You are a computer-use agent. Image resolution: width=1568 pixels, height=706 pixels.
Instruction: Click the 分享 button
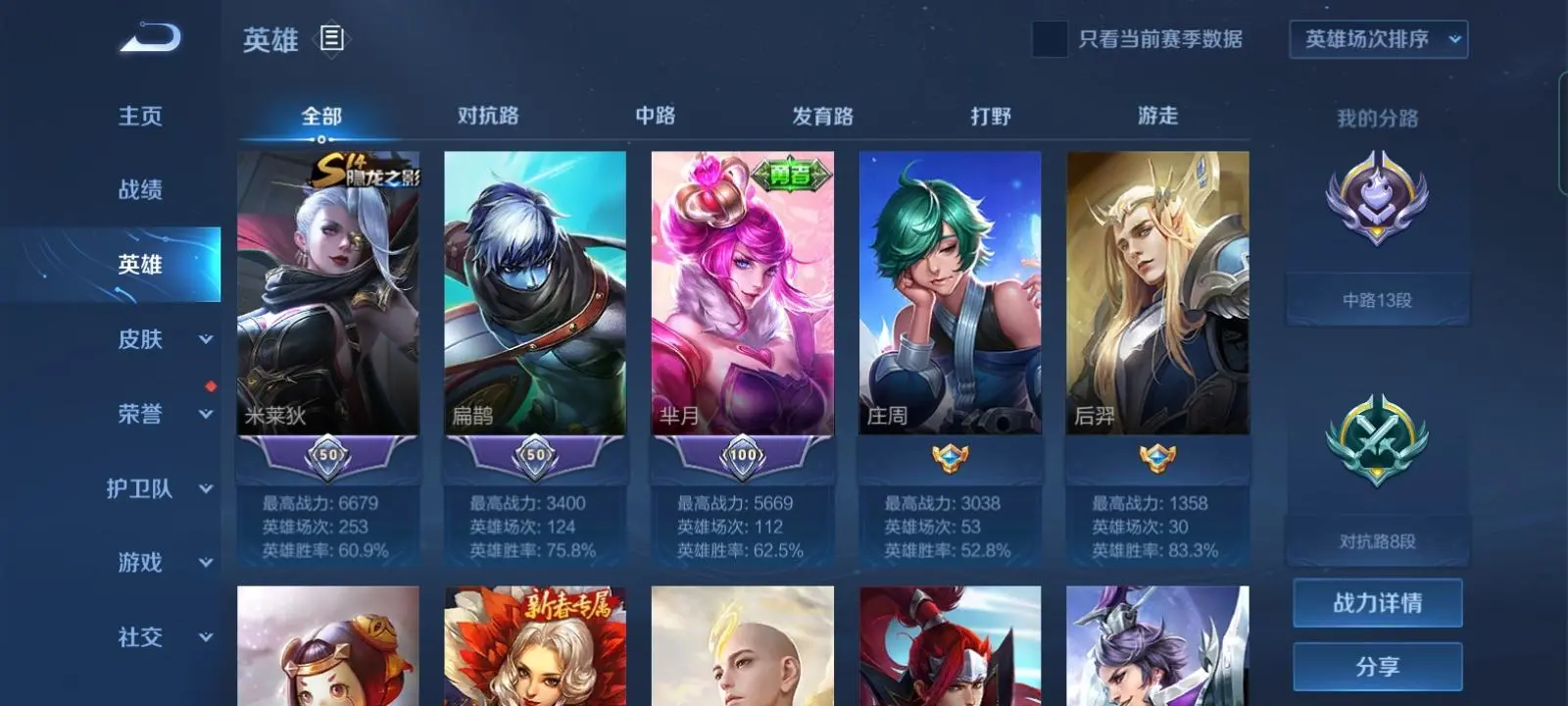[x=1377, y=665]
